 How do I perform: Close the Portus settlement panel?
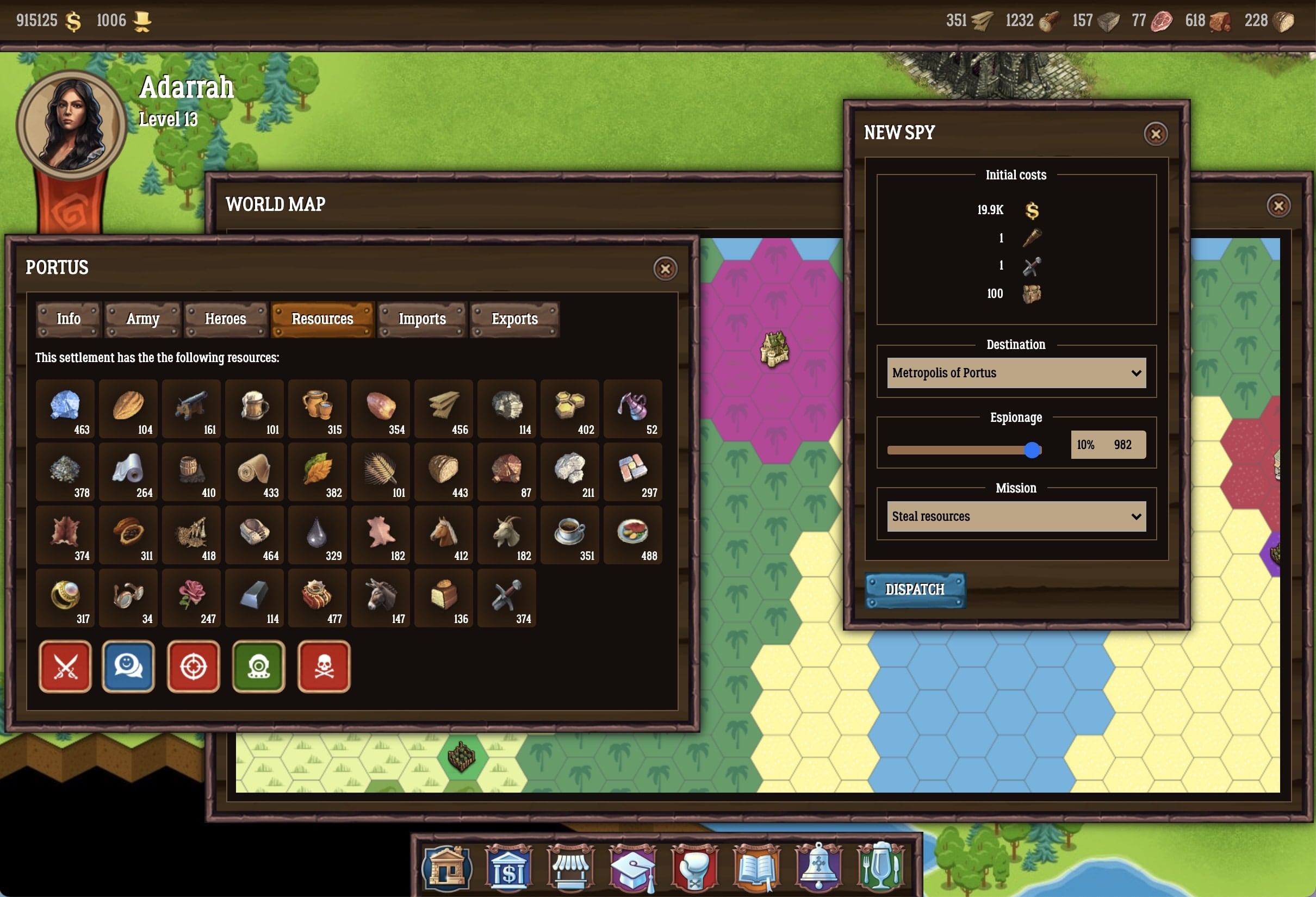coord(665,269)
